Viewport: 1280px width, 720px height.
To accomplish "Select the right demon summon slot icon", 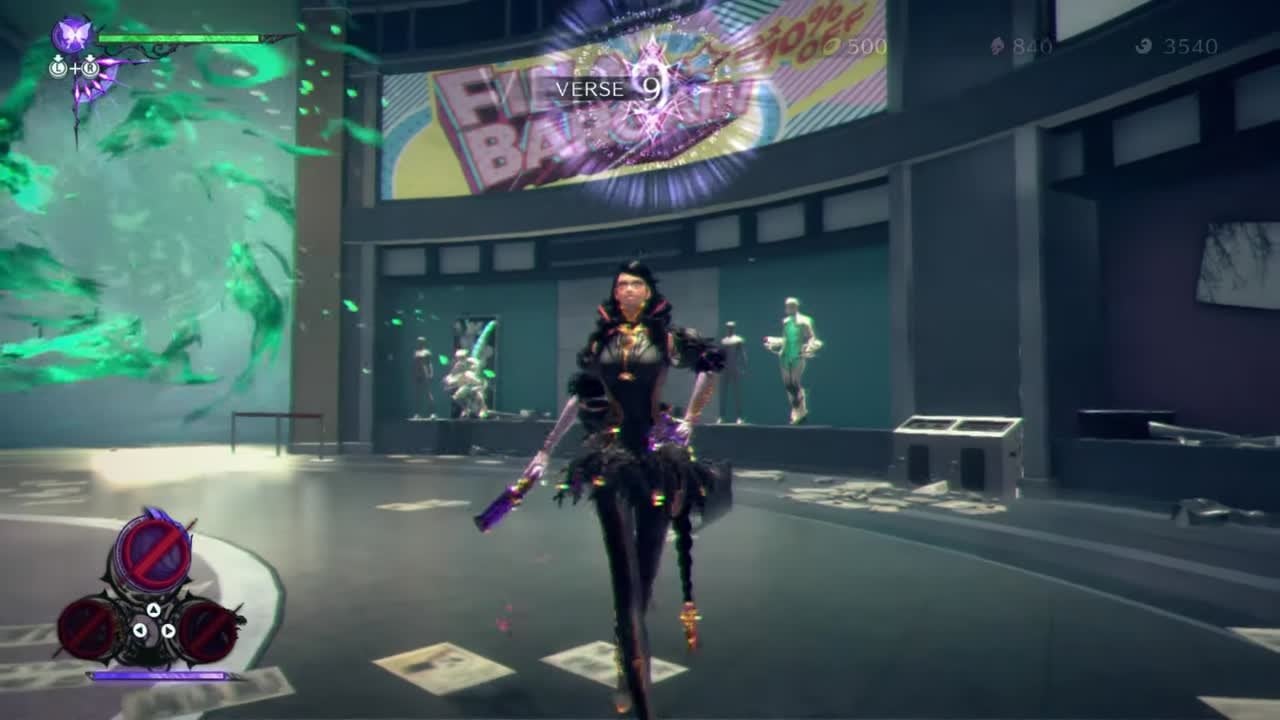I will [x=205, y=630].
